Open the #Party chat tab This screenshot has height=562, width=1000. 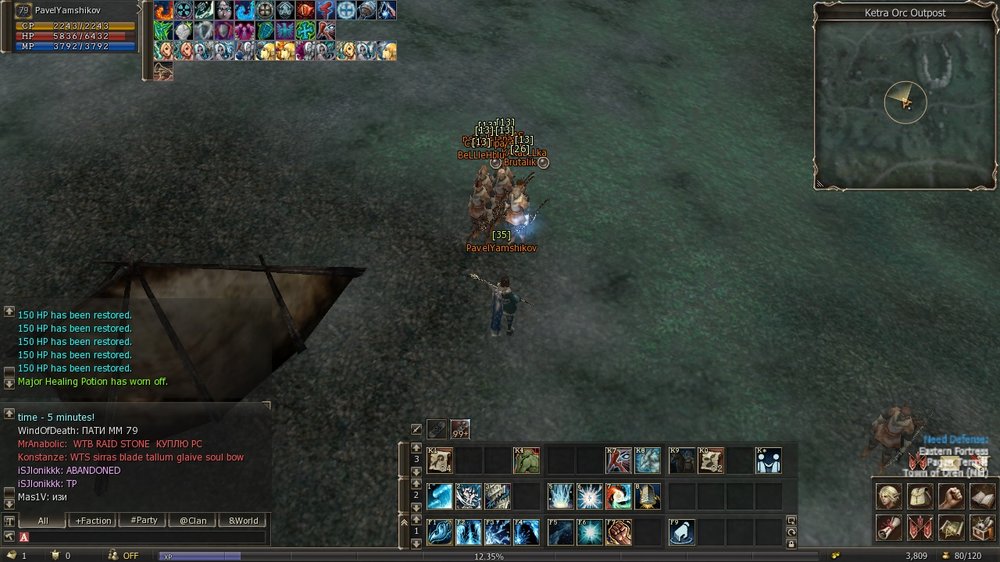(144, 521)
